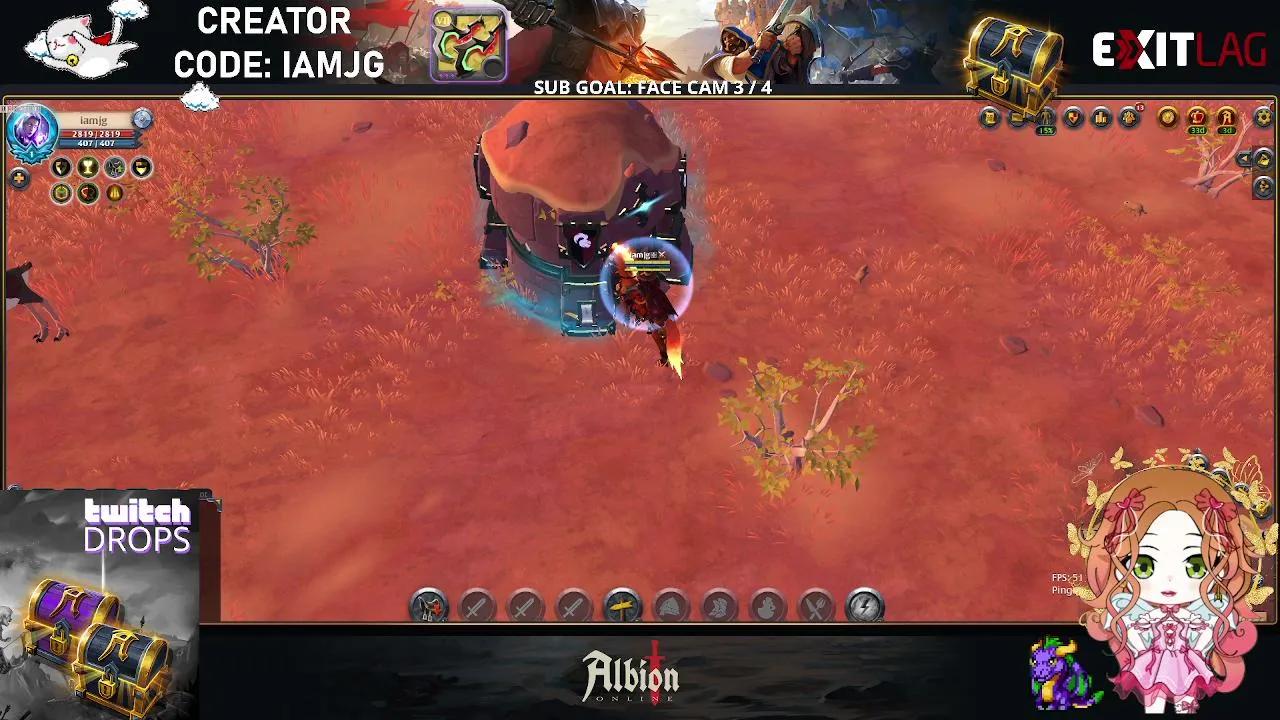Click the character weight icon showing 15%
This screenshot has width=1280, height=720.
point(1044,118)
